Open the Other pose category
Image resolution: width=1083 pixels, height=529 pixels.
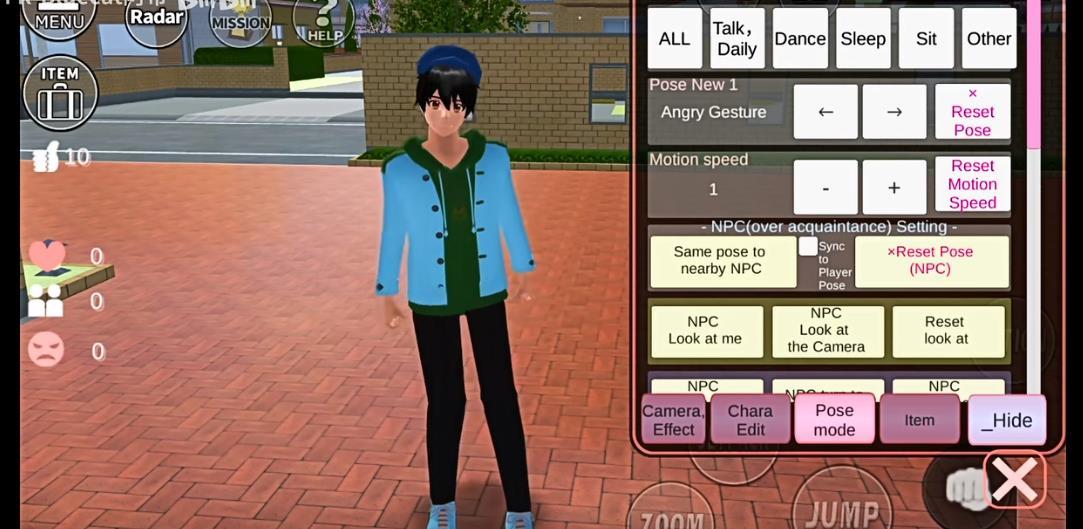click(x=988, y=39)
